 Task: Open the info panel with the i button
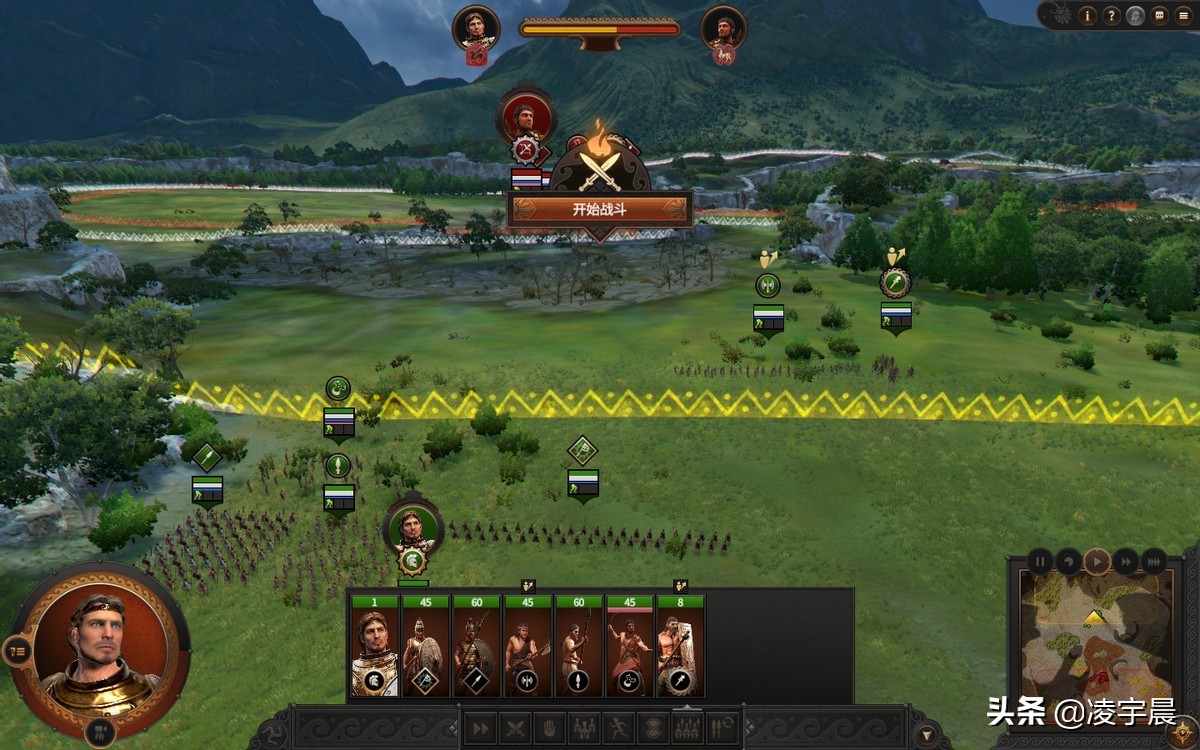click(x=1087, y=15)
